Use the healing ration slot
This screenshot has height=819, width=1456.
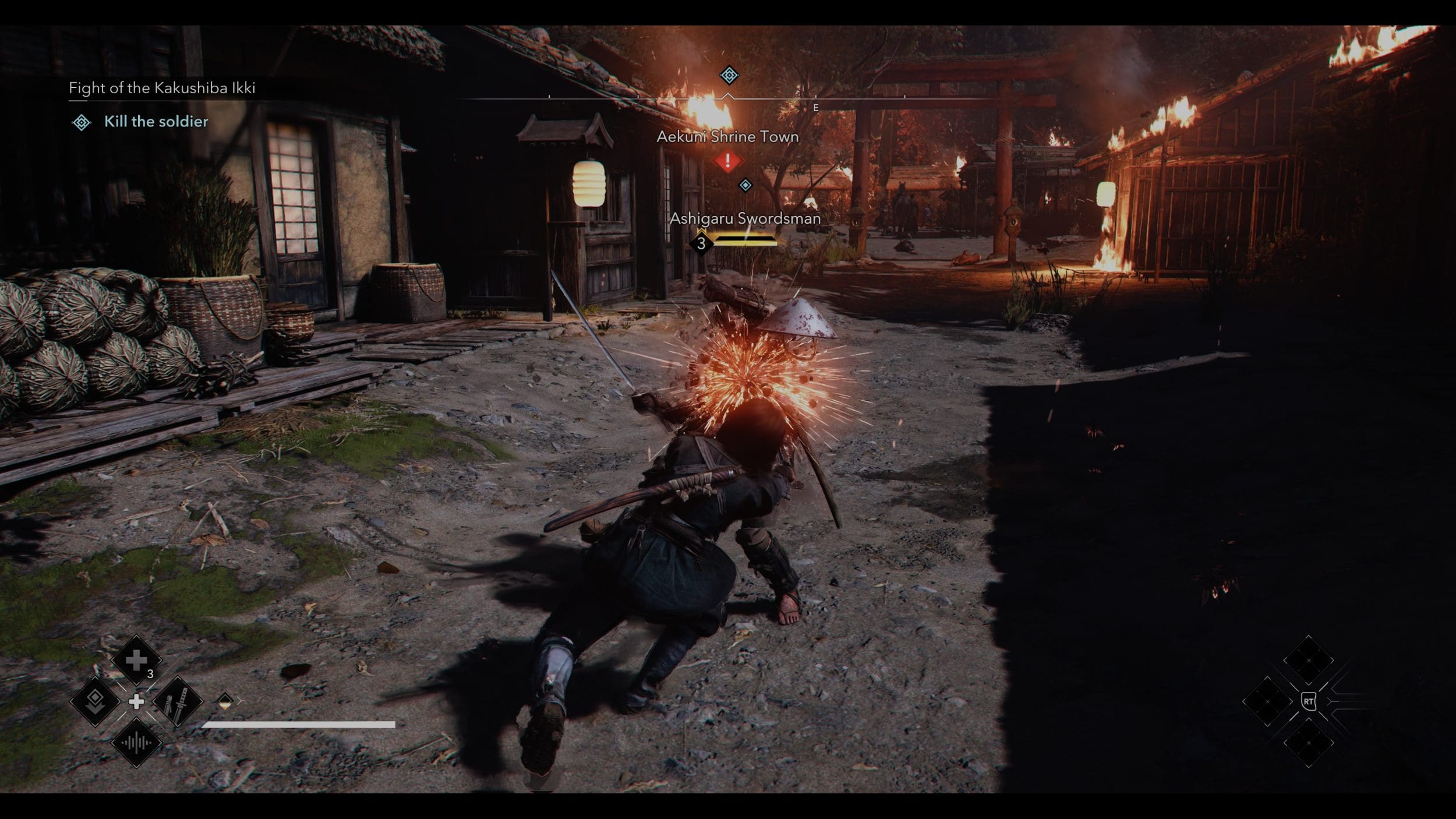click(136, 660)
